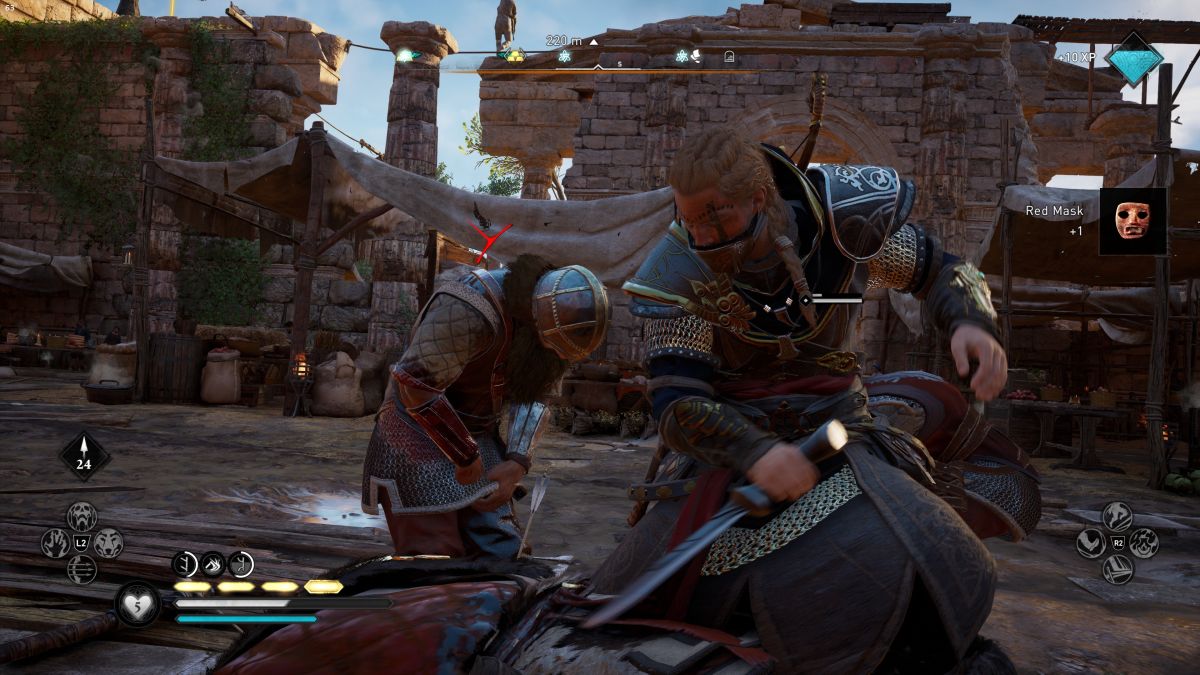Screen dimensions: 1200x675
Task: Activate the bottom blade melee ability
Action: pyautogui.click(x=1117, y=570)
